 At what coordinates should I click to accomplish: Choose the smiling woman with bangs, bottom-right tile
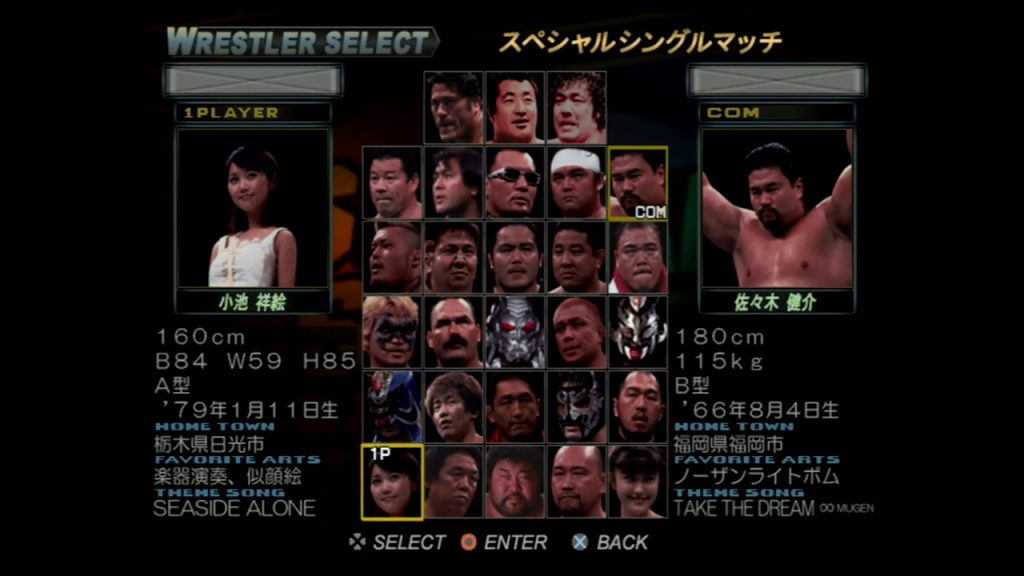638,482
